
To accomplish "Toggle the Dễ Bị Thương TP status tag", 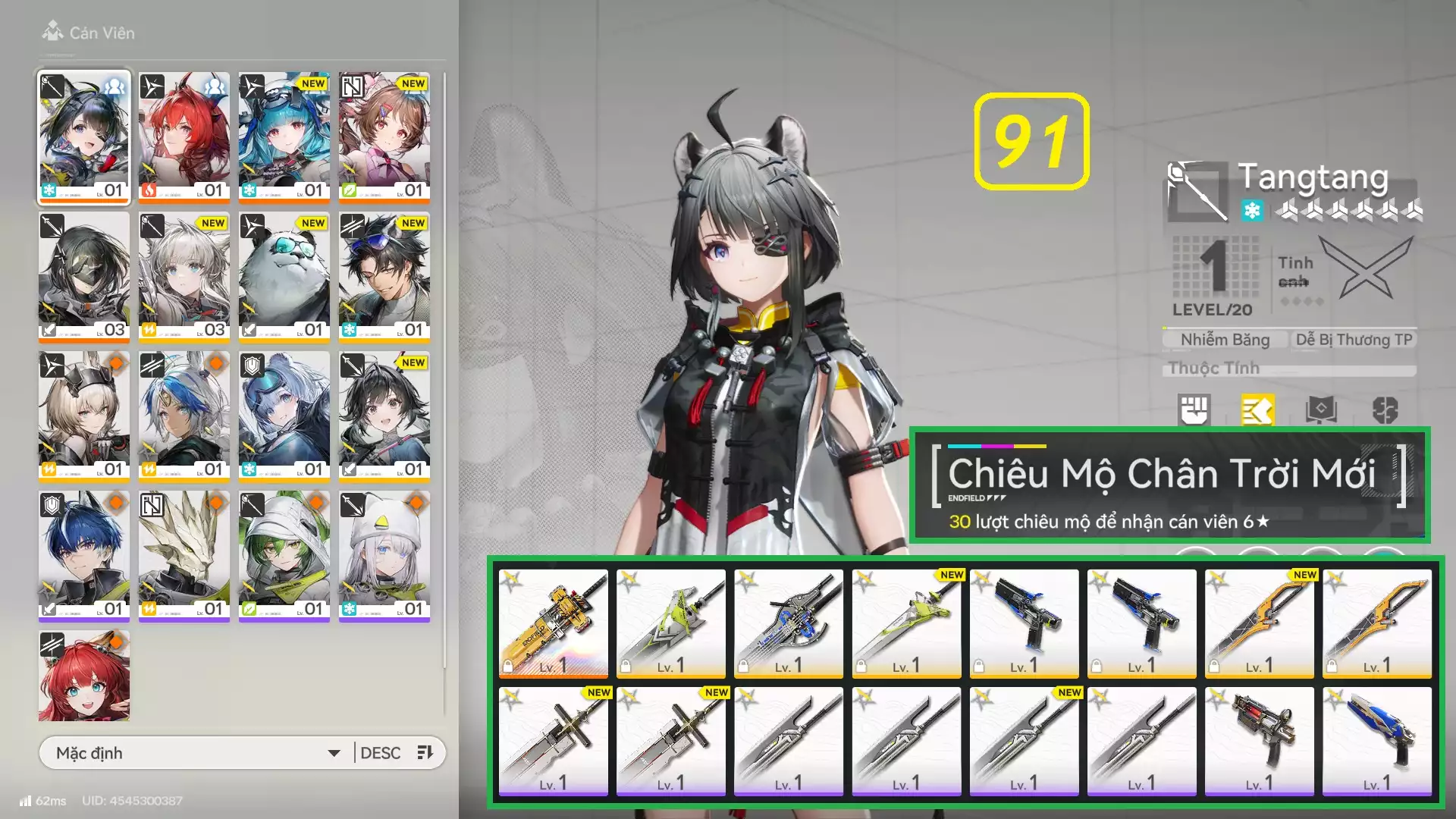I will pos(1354,339).
